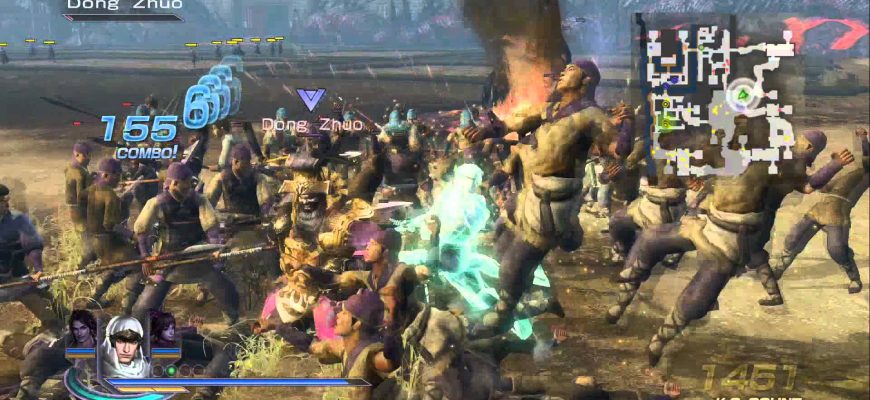Switch to the purple-haired girl reserve portrait
Image resolution: width=870 pixels, height=400 pixels.
tap(163, 331)
